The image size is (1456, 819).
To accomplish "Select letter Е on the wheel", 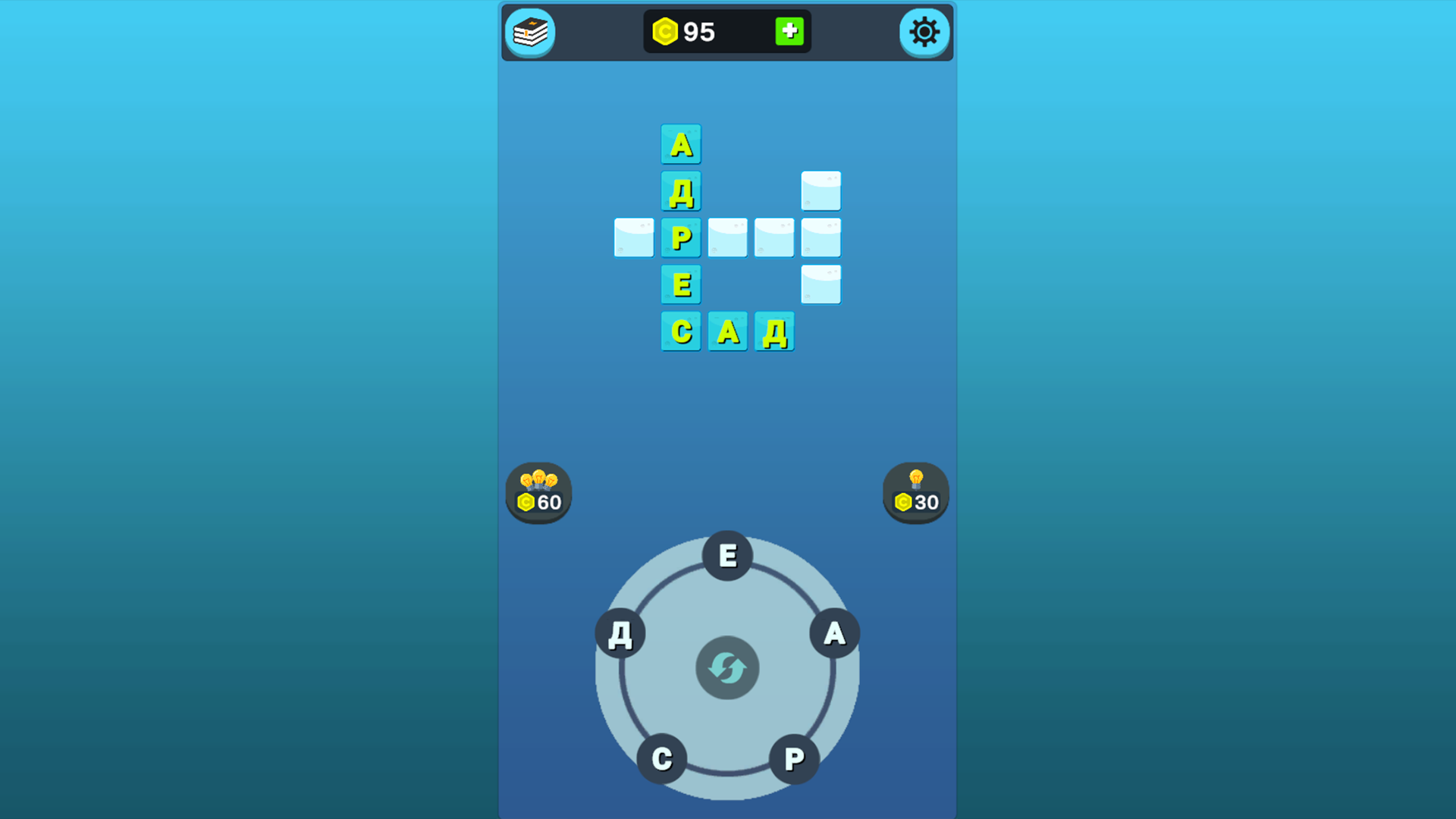I will tap(726, 556).
